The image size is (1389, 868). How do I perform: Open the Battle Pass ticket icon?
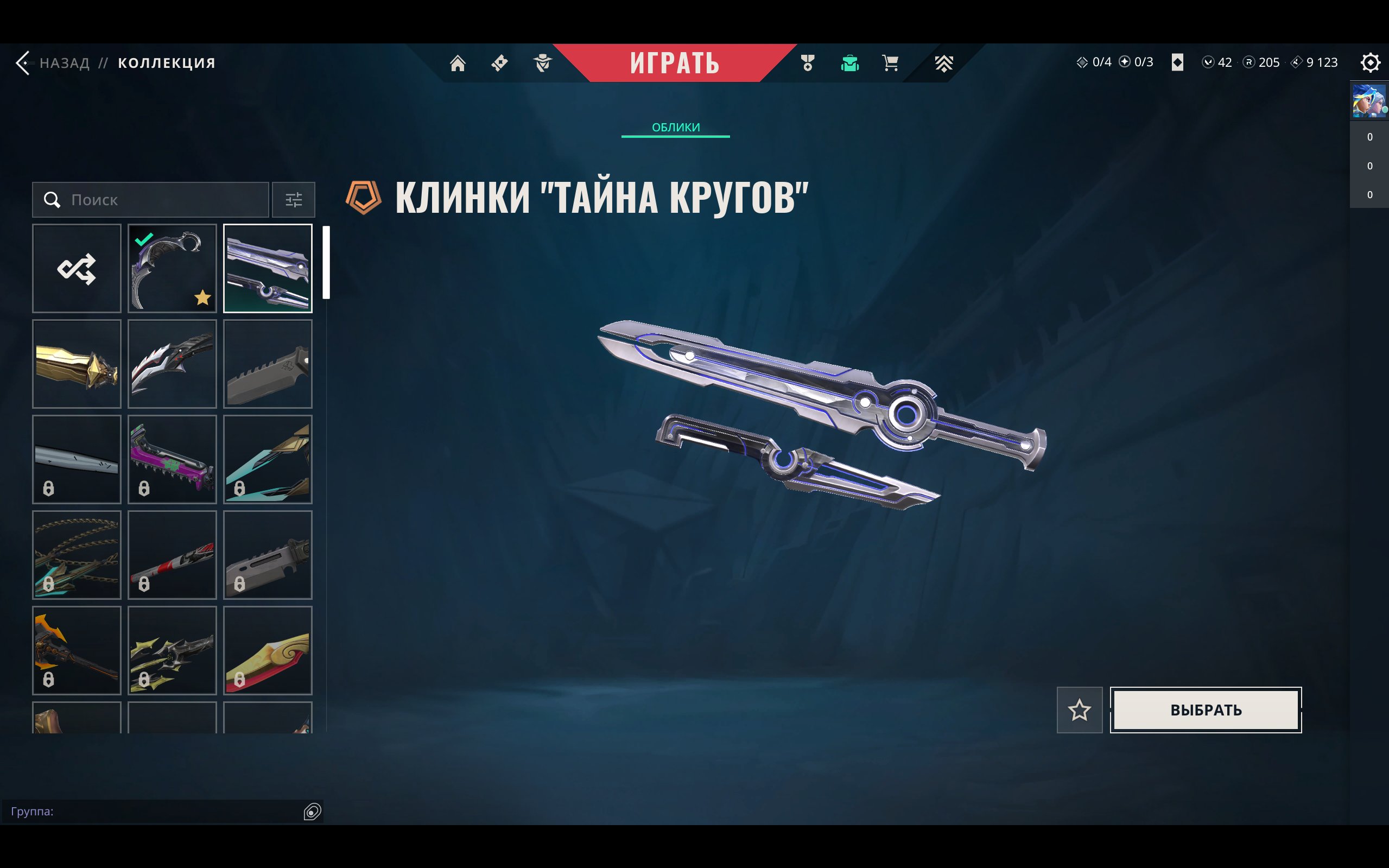[499, 63]
